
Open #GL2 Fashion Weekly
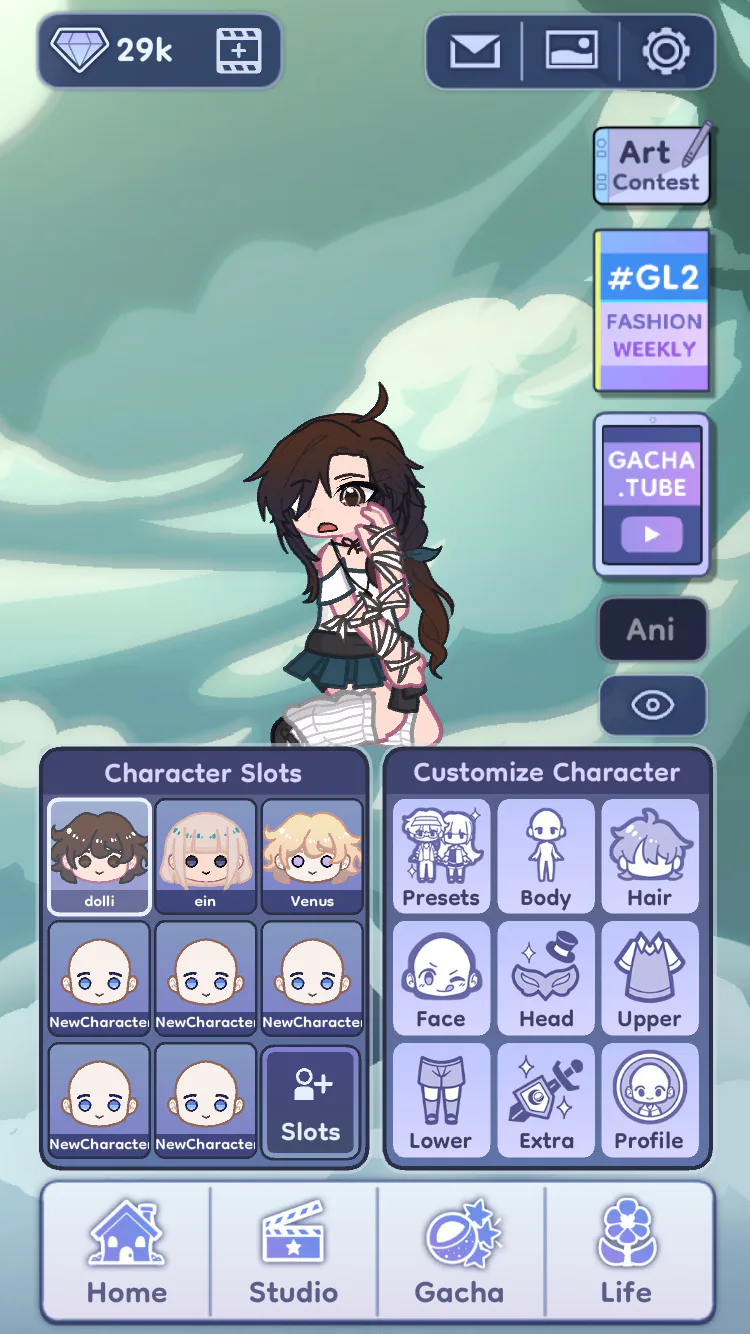652,310
